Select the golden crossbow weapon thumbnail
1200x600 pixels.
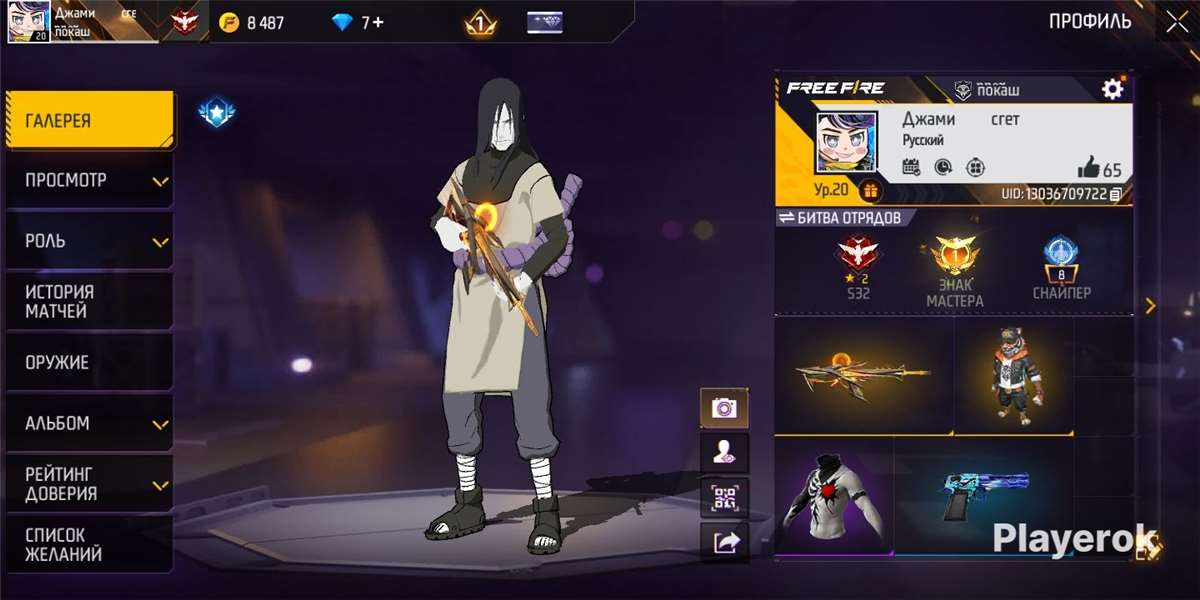click(x=863, y=376)
